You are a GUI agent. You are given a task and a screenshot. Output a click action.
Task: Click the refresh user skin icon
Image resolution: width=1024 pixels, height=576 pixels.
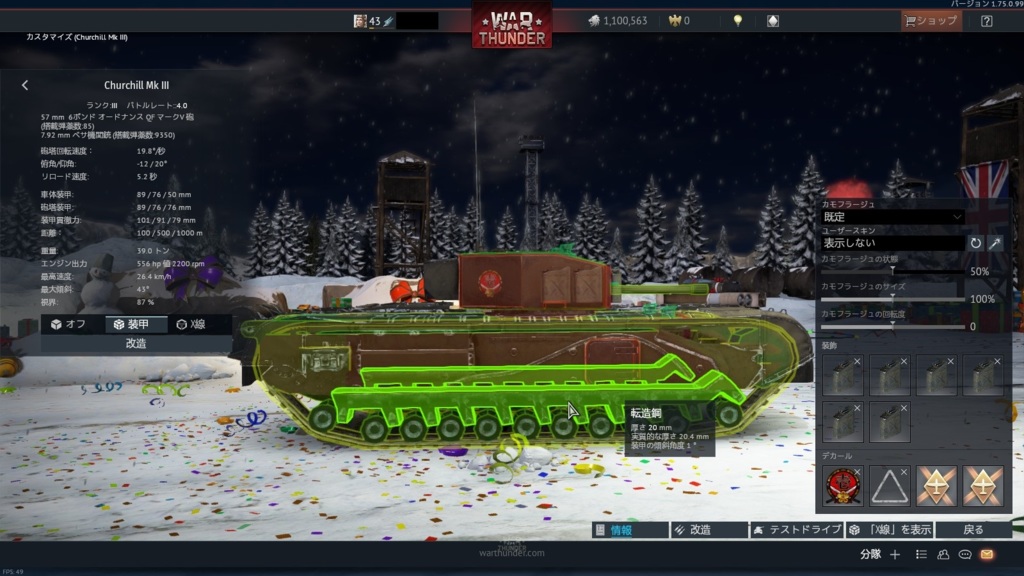(x=976, y=243)
